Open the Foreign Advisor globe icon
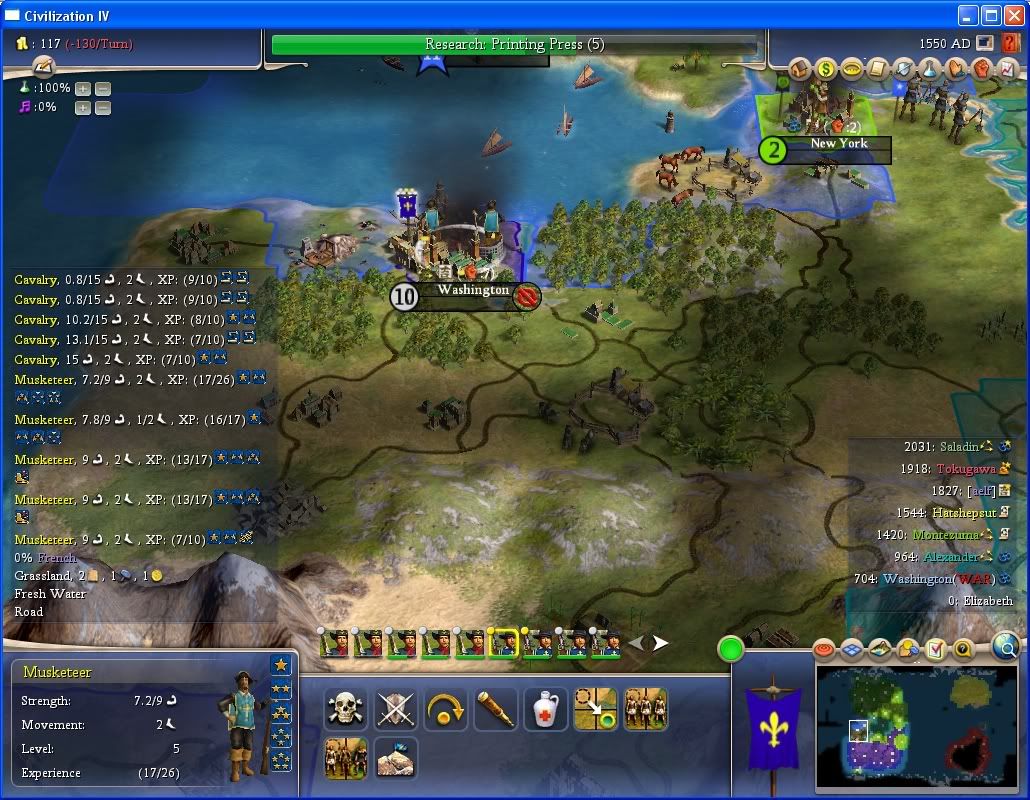The height and width of the screenshot is (800, 1030). [904, 69]
